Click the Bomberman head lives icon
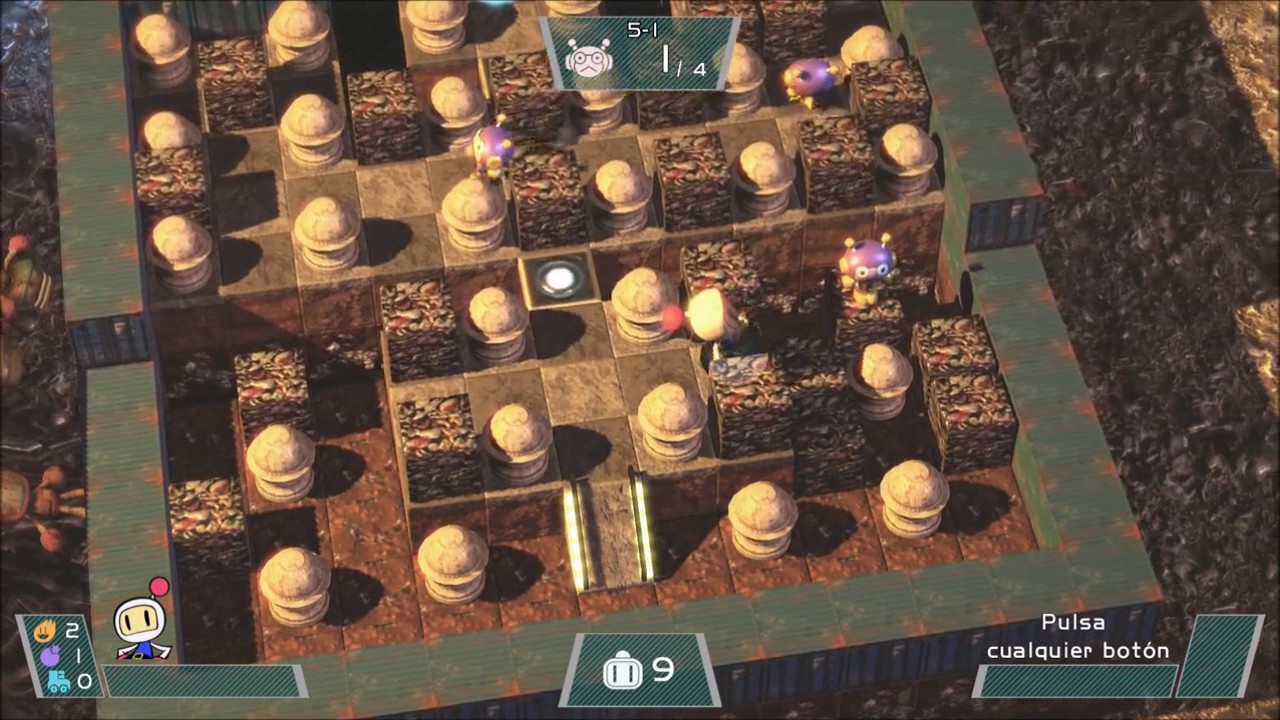The width and height of the screenshot is (1280, 720). (x=622, y=671)
